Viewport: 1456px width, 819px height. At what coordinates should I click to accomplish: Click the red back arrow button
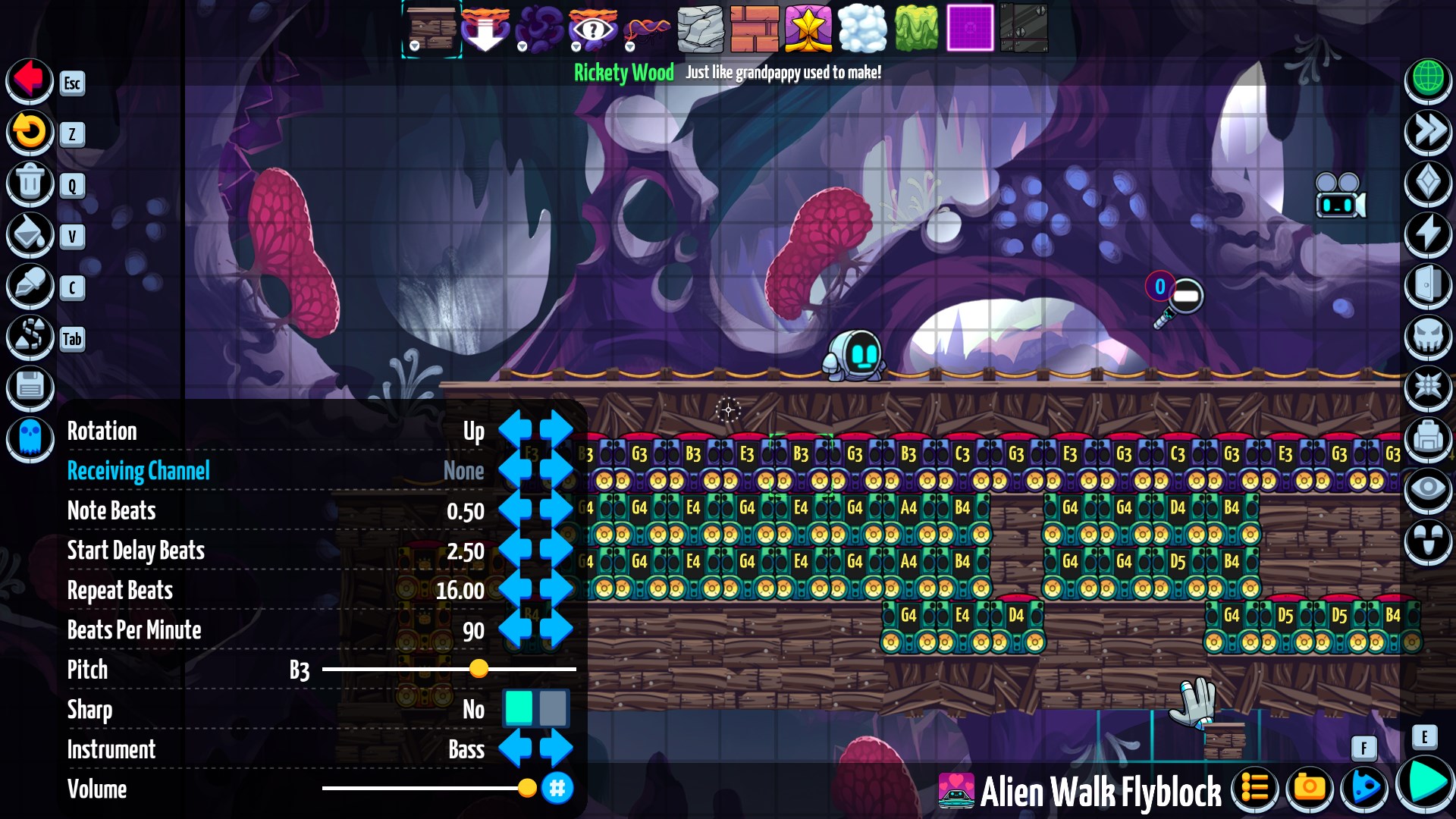click(x=30, y=80)
